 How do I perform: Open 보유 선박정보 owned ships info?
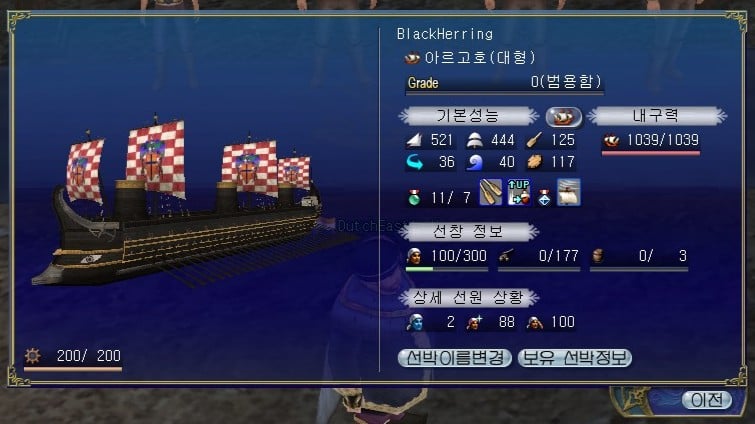pos(575,357)
